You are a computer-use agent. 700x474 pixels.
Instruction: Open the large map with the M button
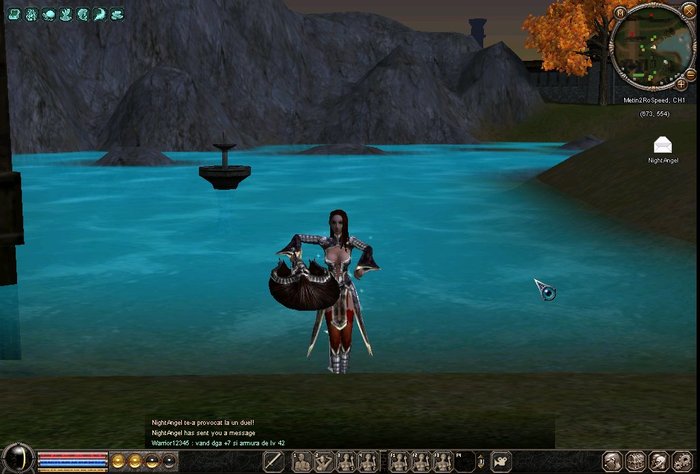click(620, 13)
